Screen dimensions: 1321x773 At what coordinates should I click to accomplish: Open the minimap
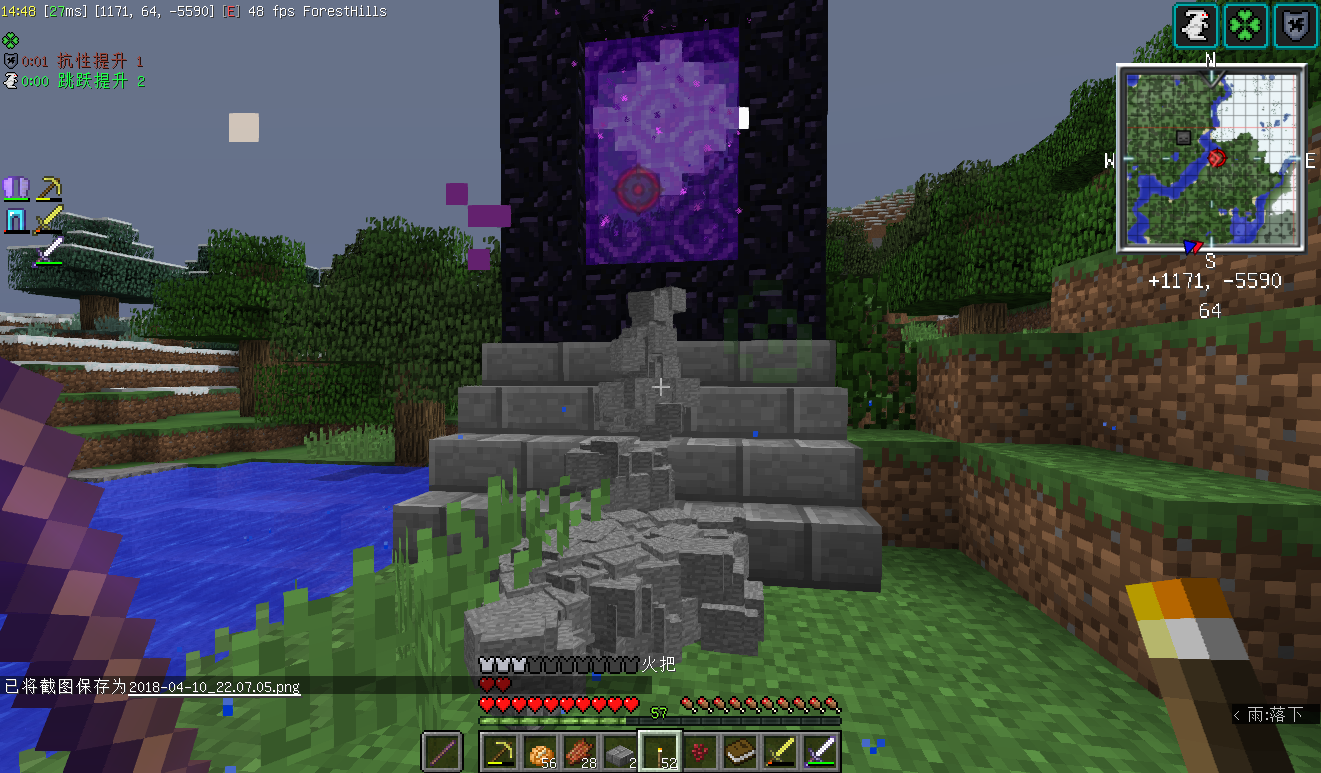pos(1210,158)
